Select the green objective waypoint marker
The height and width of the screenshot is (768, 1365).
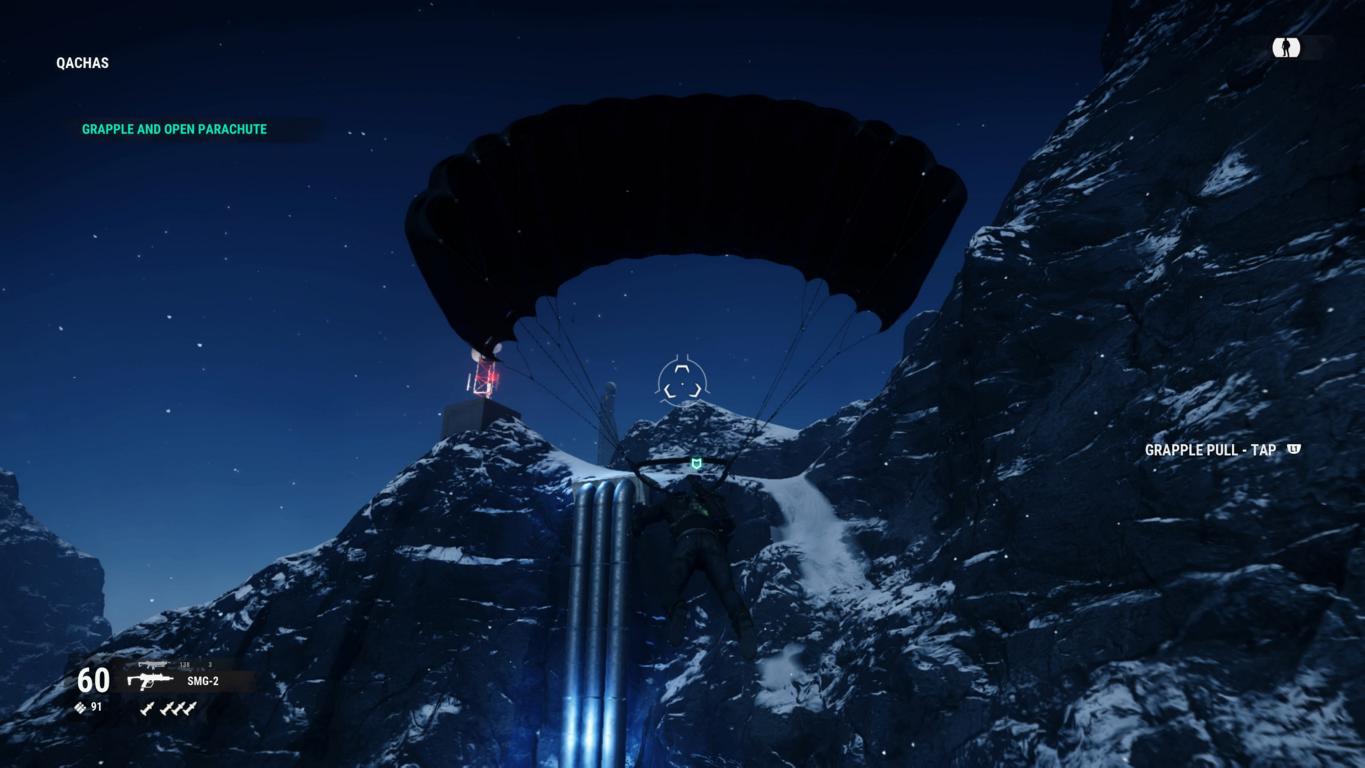pyautogui.click(x=697, y=464)
